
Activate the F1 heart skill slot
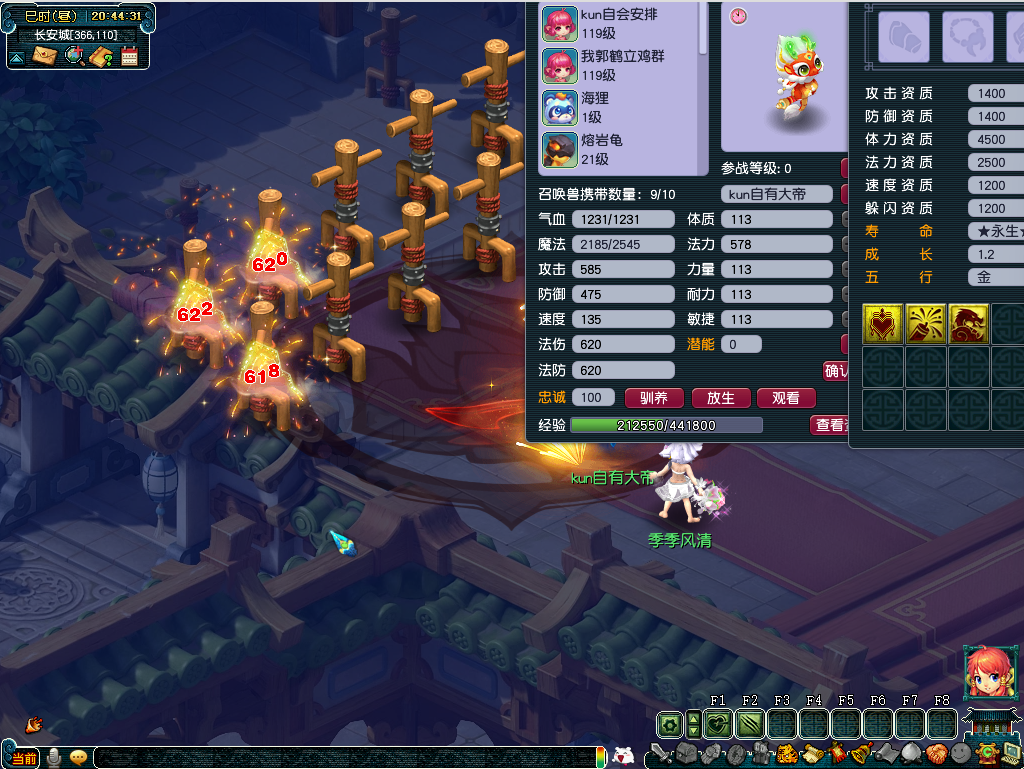click(717, 724)
